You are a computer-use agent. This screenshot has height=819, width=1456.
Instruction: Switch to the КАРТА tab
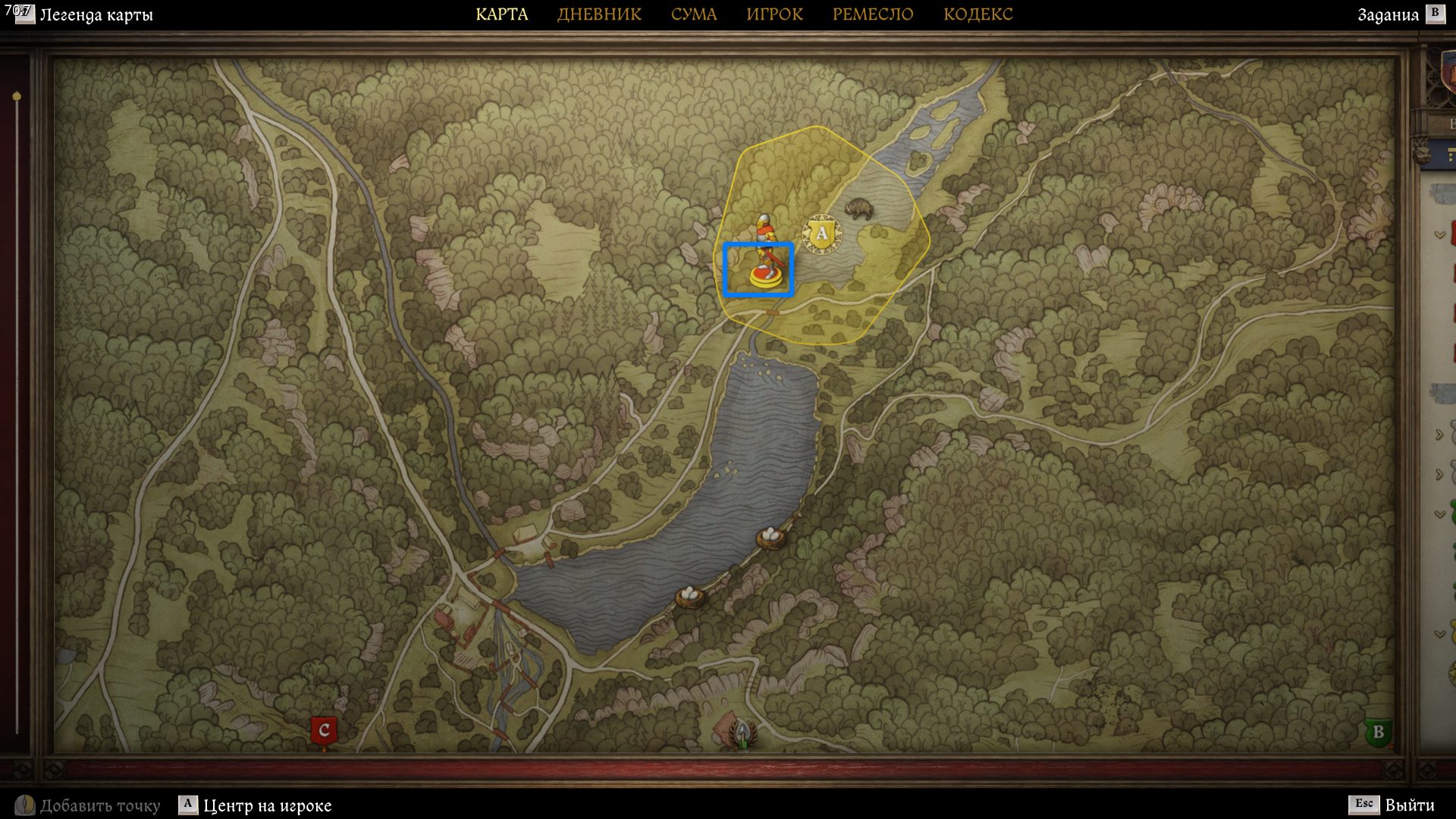pyautogui.click(x=501, y=14)
